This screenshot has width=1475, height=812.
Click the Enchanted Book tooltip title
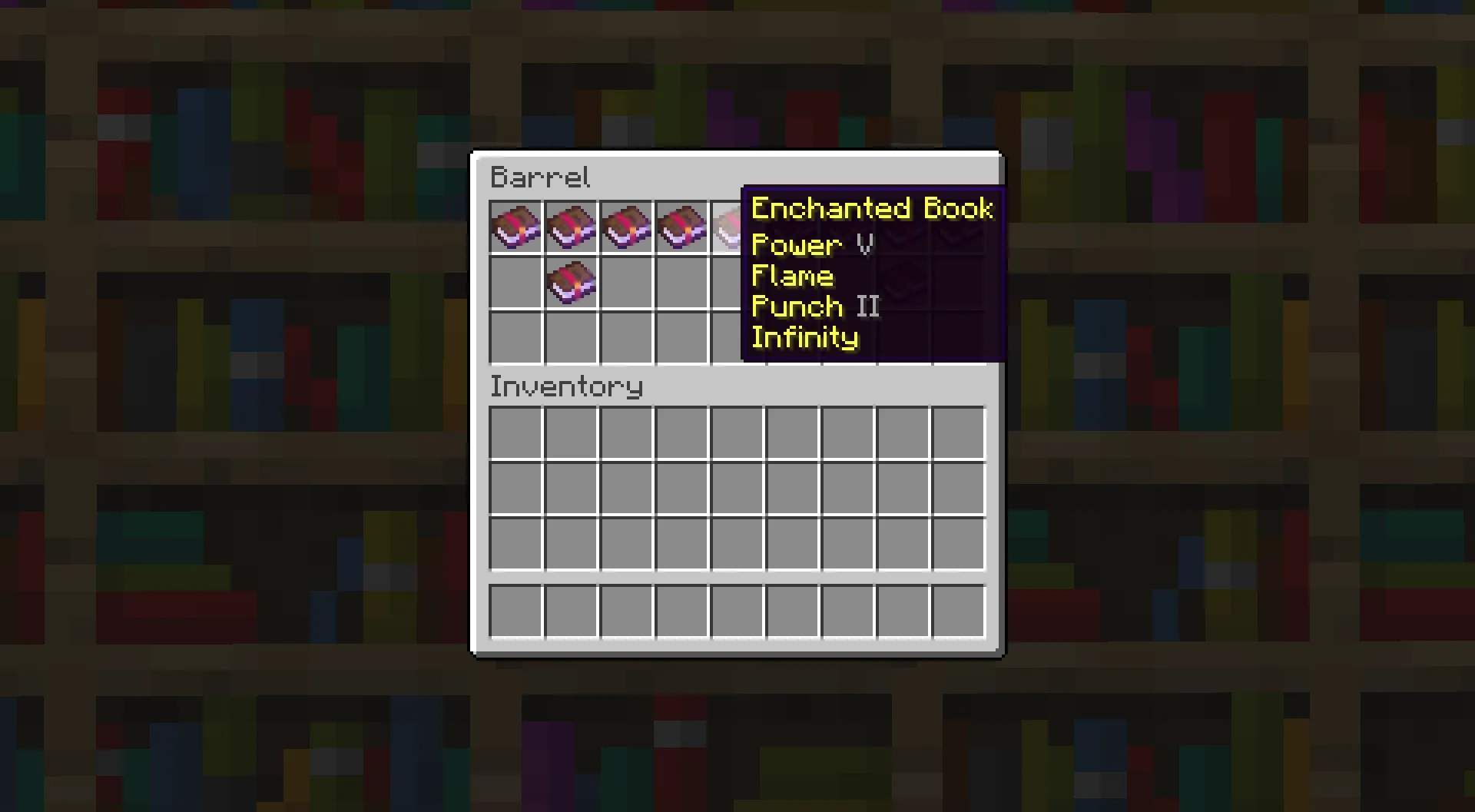click(x=873, y=207)
